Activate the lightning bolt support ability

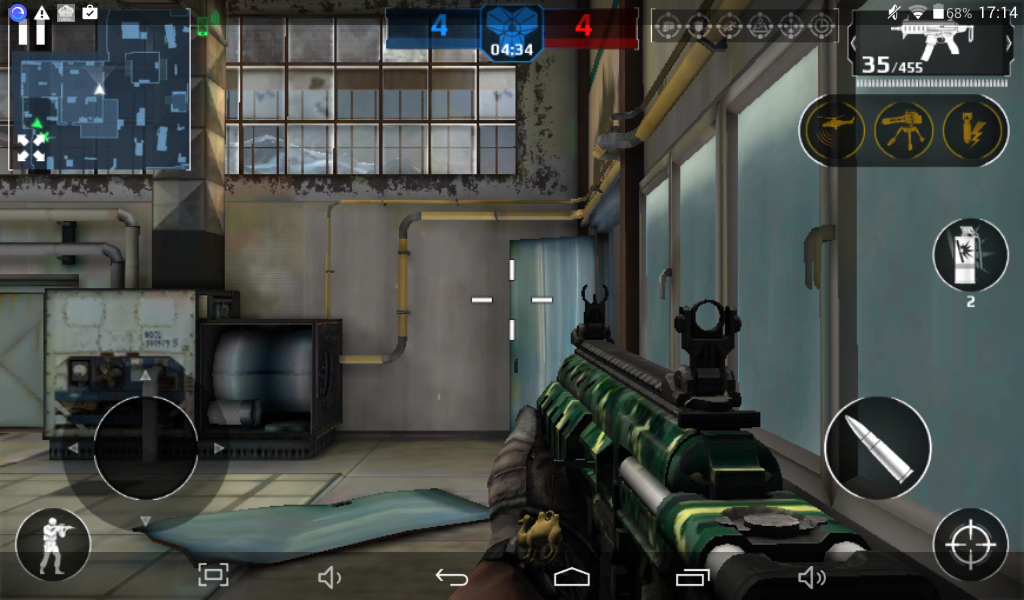pos(972,130)
